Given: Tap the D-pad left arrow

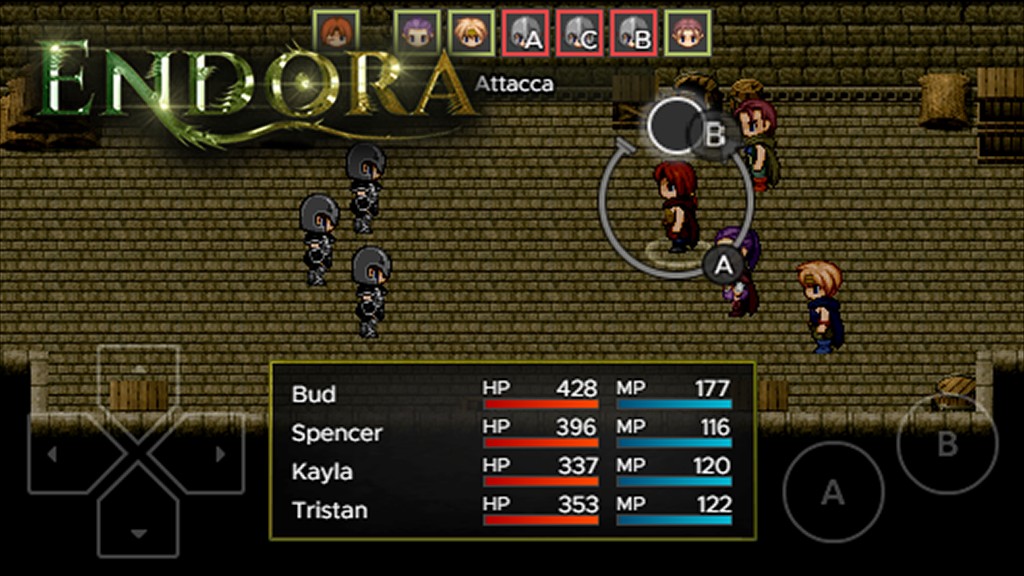Looking at the screenshot, I should point(58,453).
